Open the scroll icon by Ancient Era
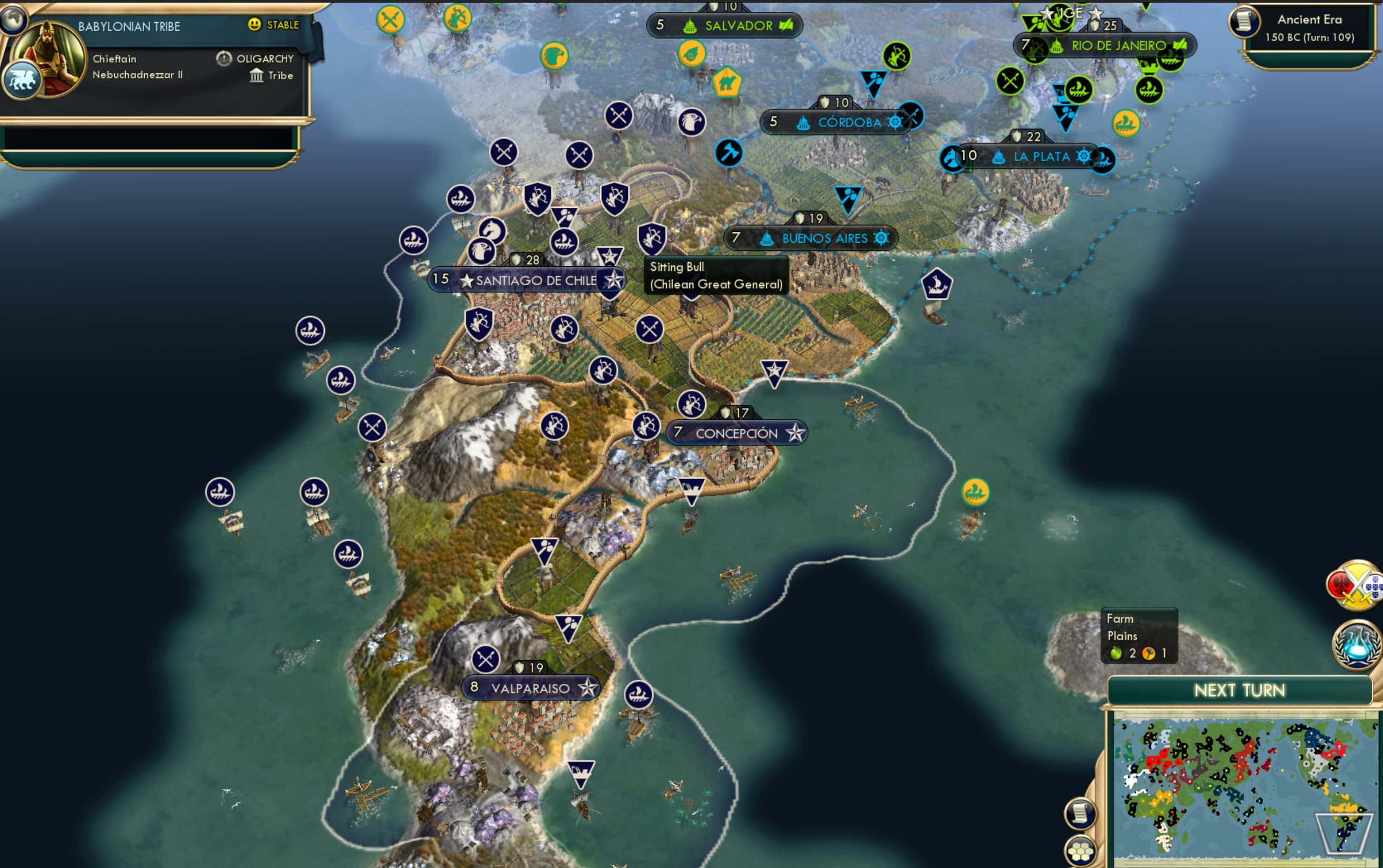1383x868 pixels. click(1243, 22)
